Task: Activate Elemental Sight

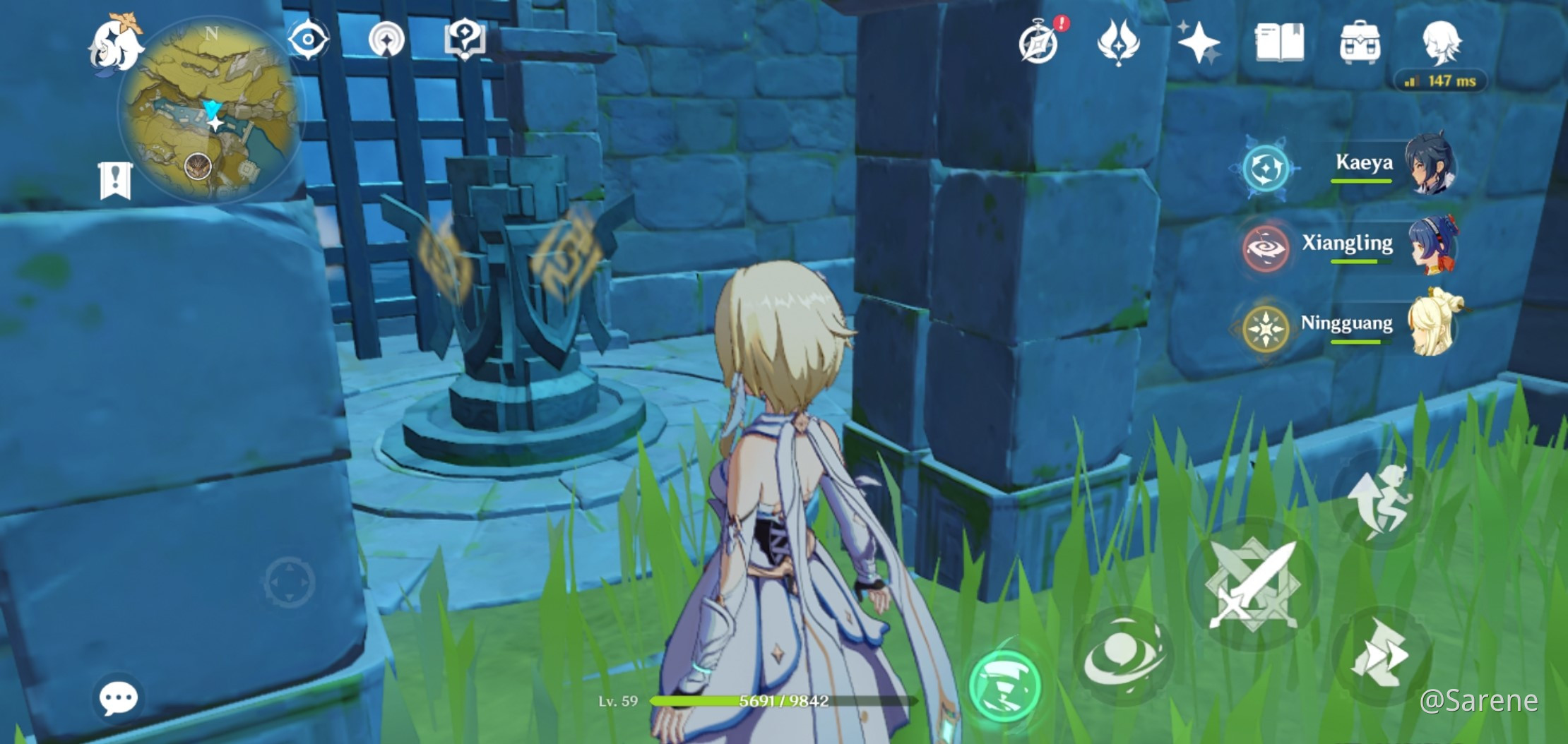Action: (x=309, y=40)
